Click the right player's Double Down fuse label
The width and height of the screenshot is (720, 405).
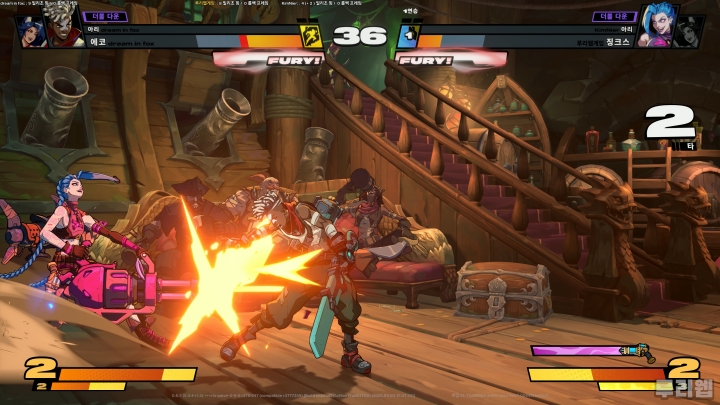click(x=613, y=16)
